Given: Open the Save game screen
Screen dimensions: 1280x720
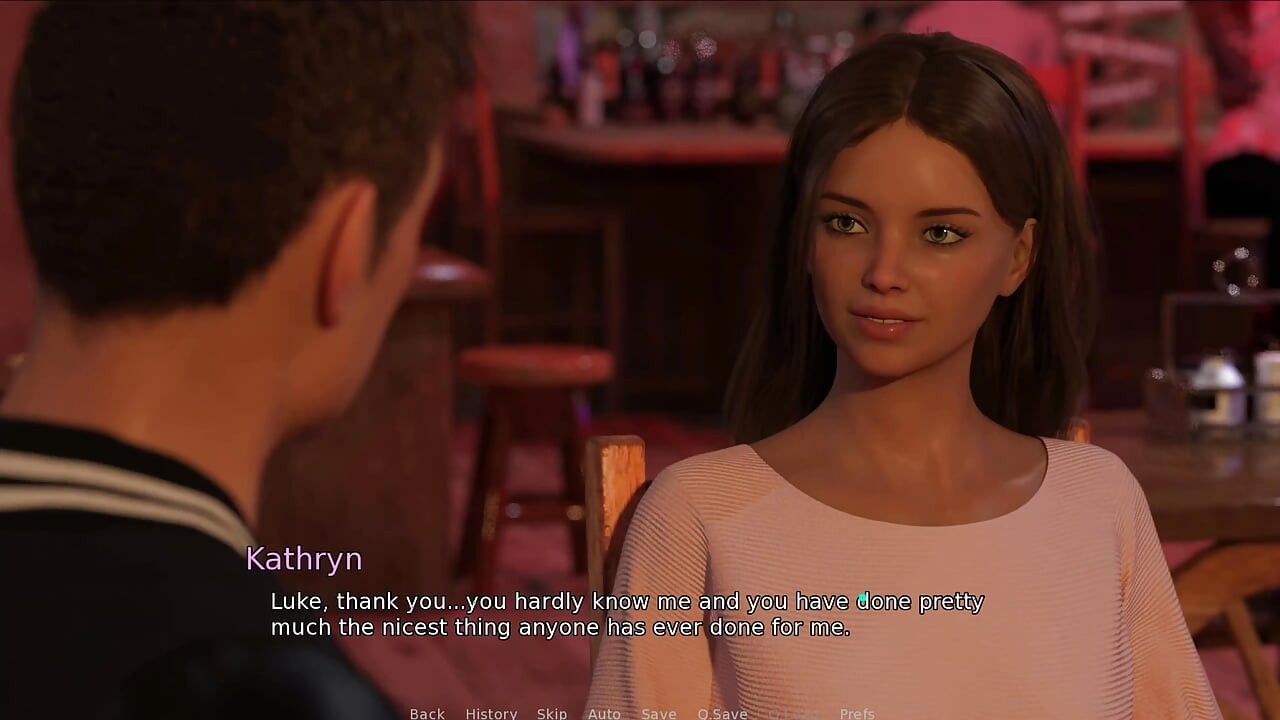Looking at the screenshot, I should (x=659, y=713).
